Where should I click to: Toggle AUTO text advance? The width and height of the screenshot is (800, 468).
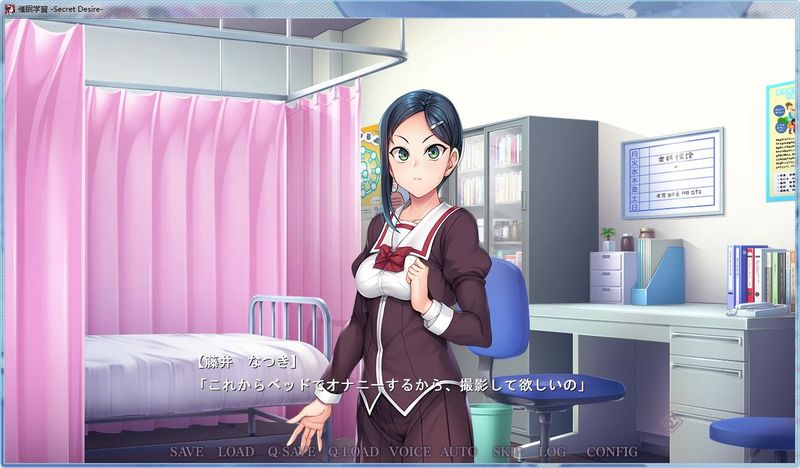(x=460, y=452)
